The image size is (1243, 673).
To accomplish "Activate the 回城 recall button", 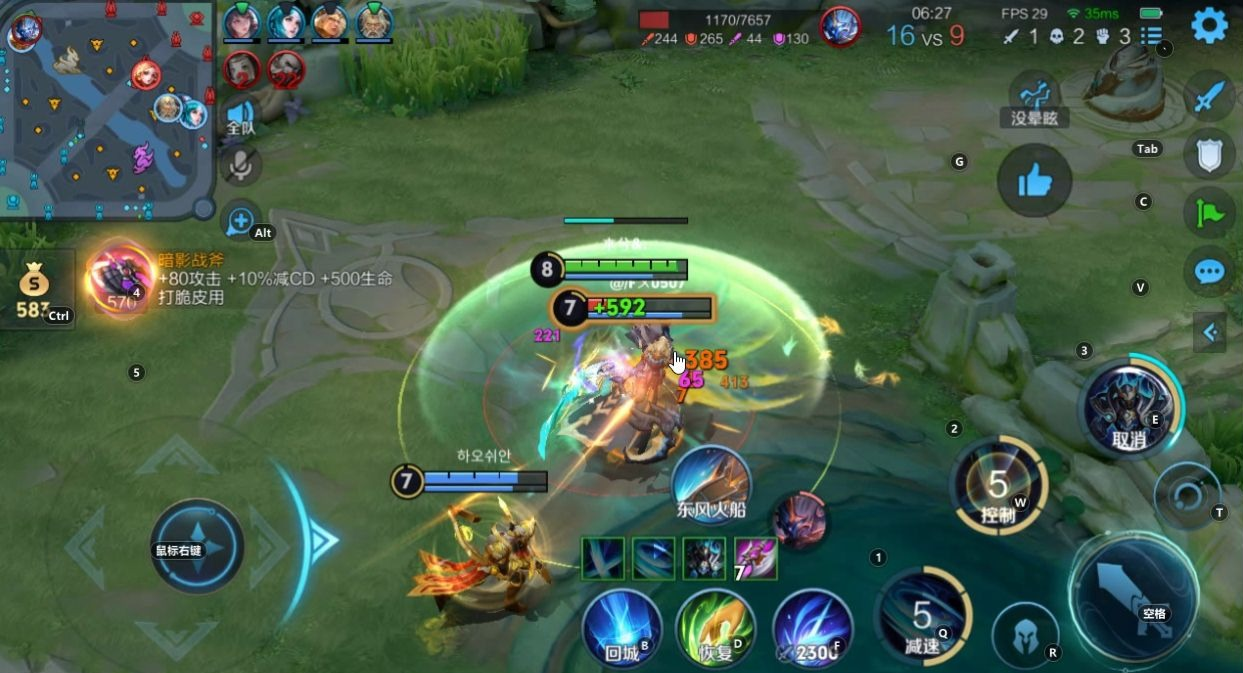I will click(621, 627).
